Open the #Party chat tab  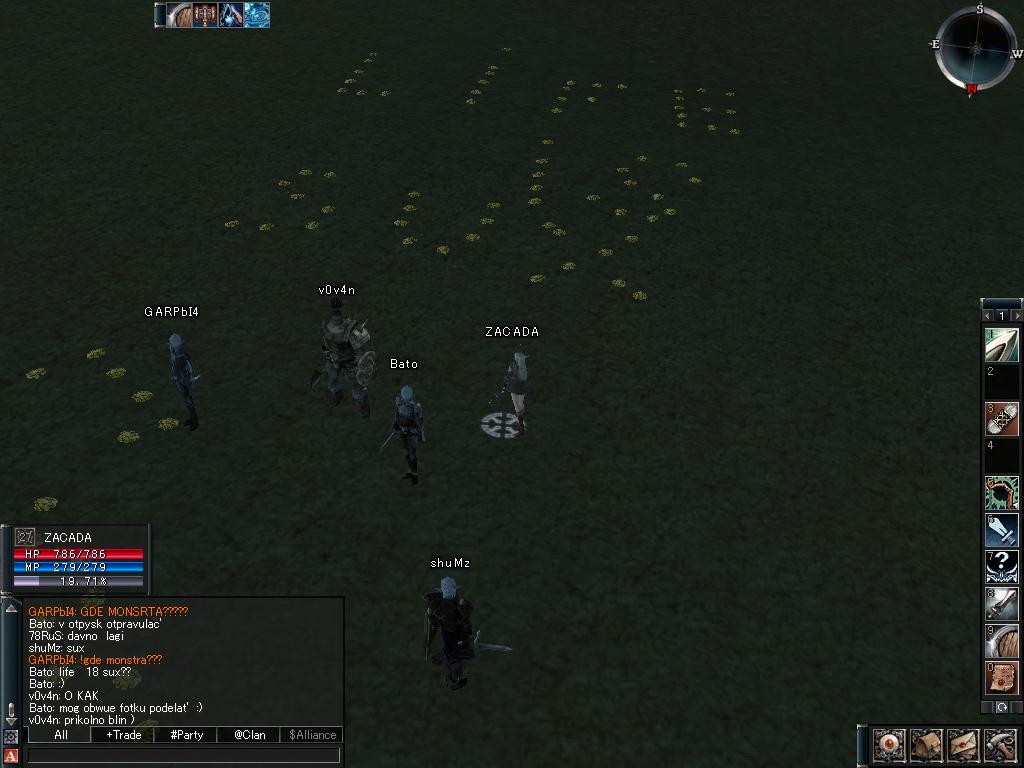[187, 735]
